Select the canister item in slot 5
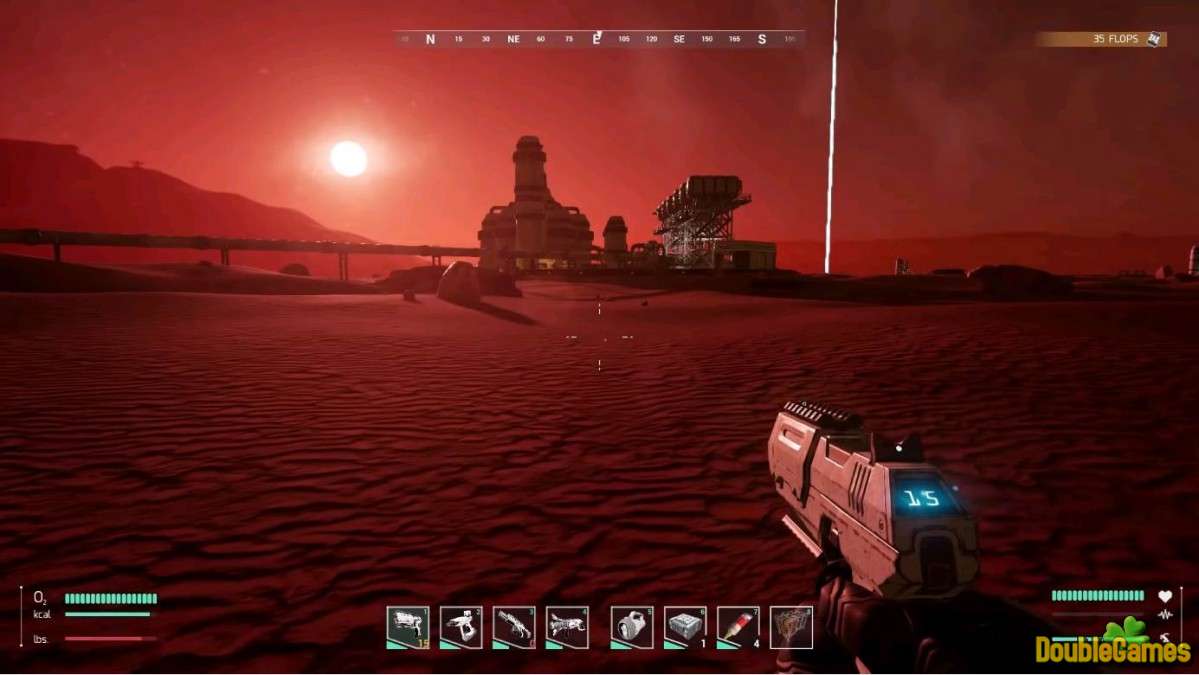This screenshot has height=675, width=1199. [x=632, y=627]
